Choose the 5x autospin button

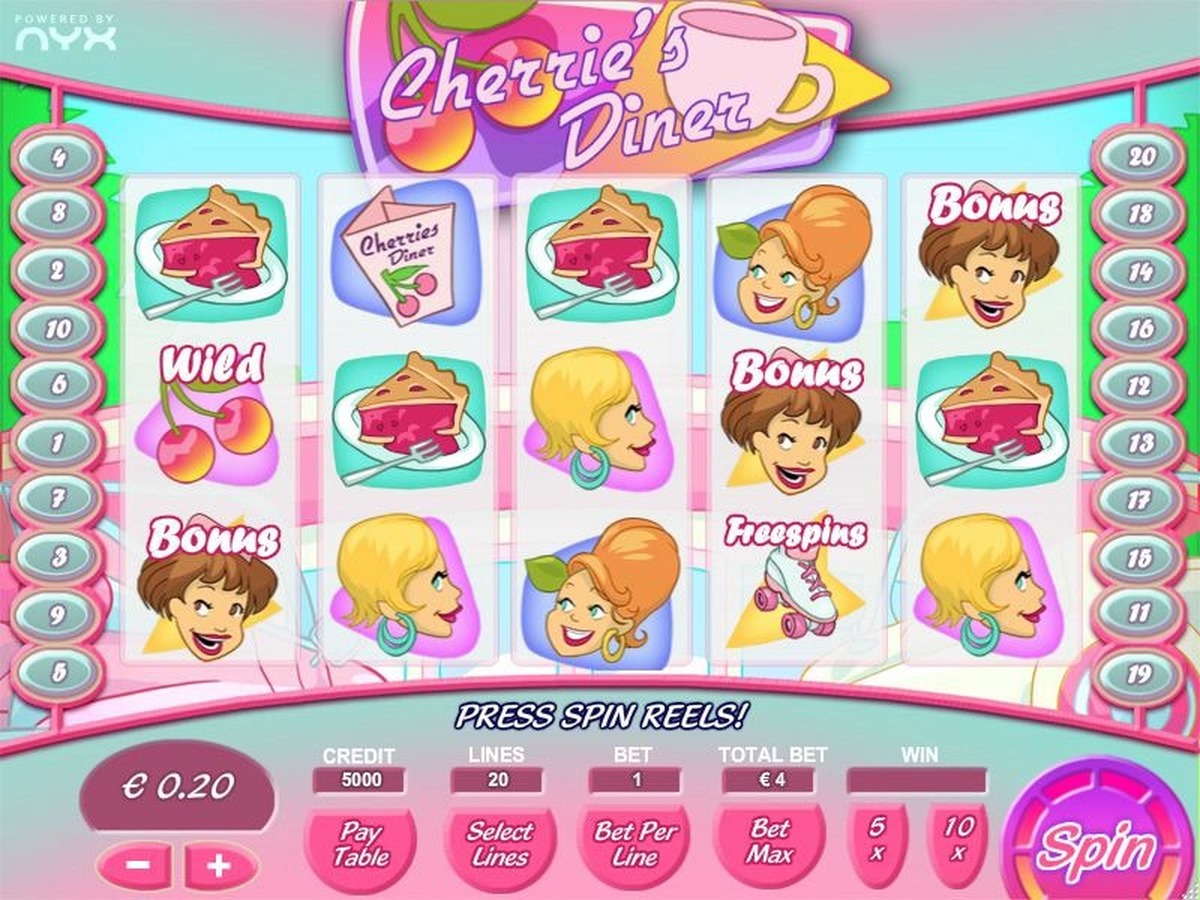pos(877,839)
